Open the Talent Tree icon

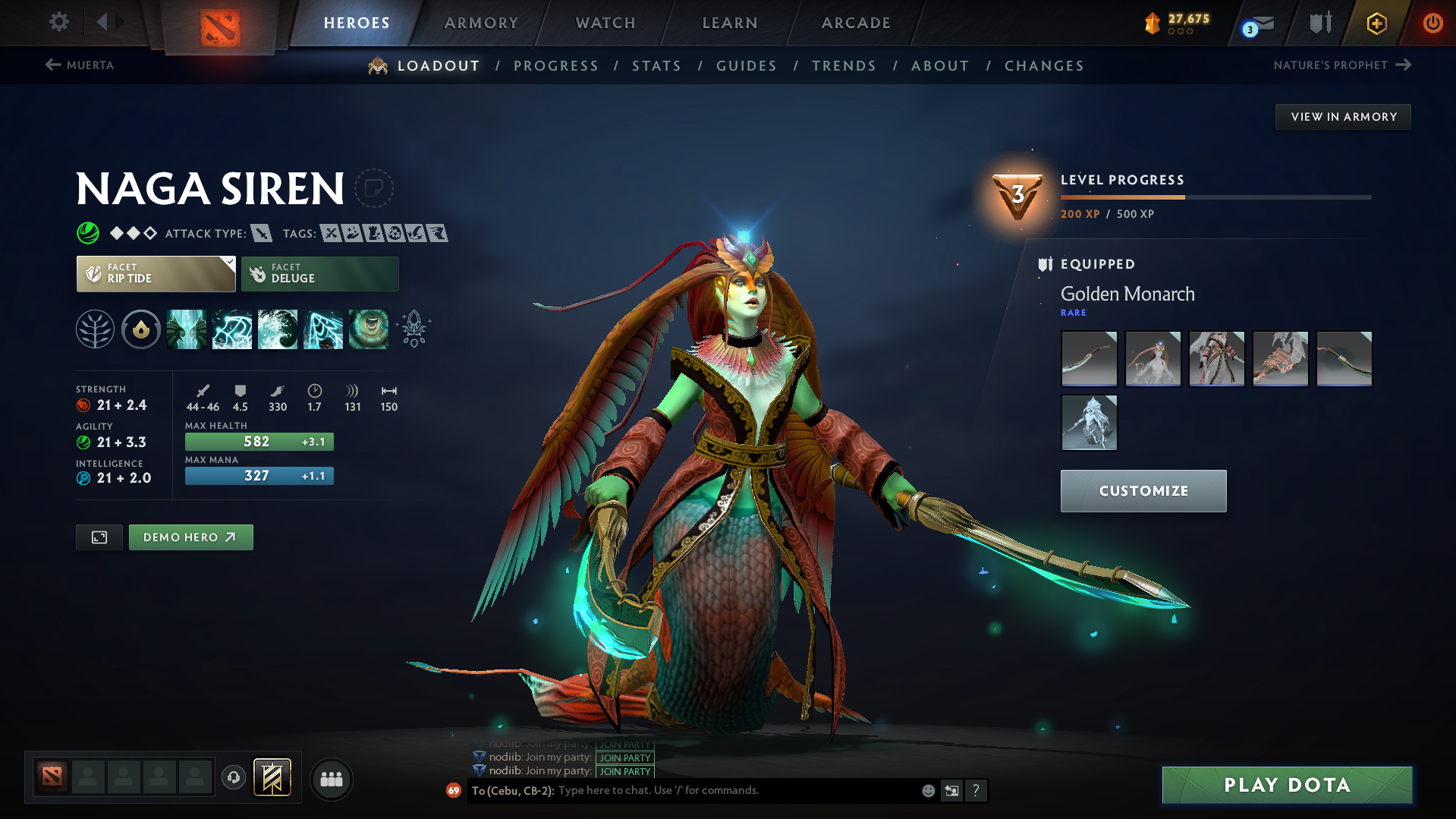click(95, 329)
